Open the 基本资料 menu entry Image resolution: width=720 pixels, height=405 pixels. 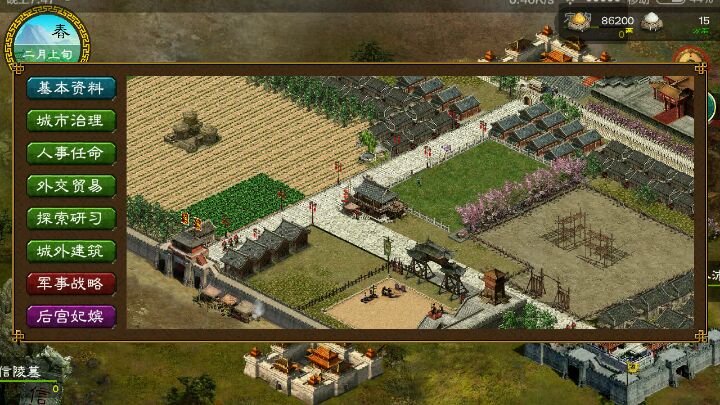pos(71,88)
